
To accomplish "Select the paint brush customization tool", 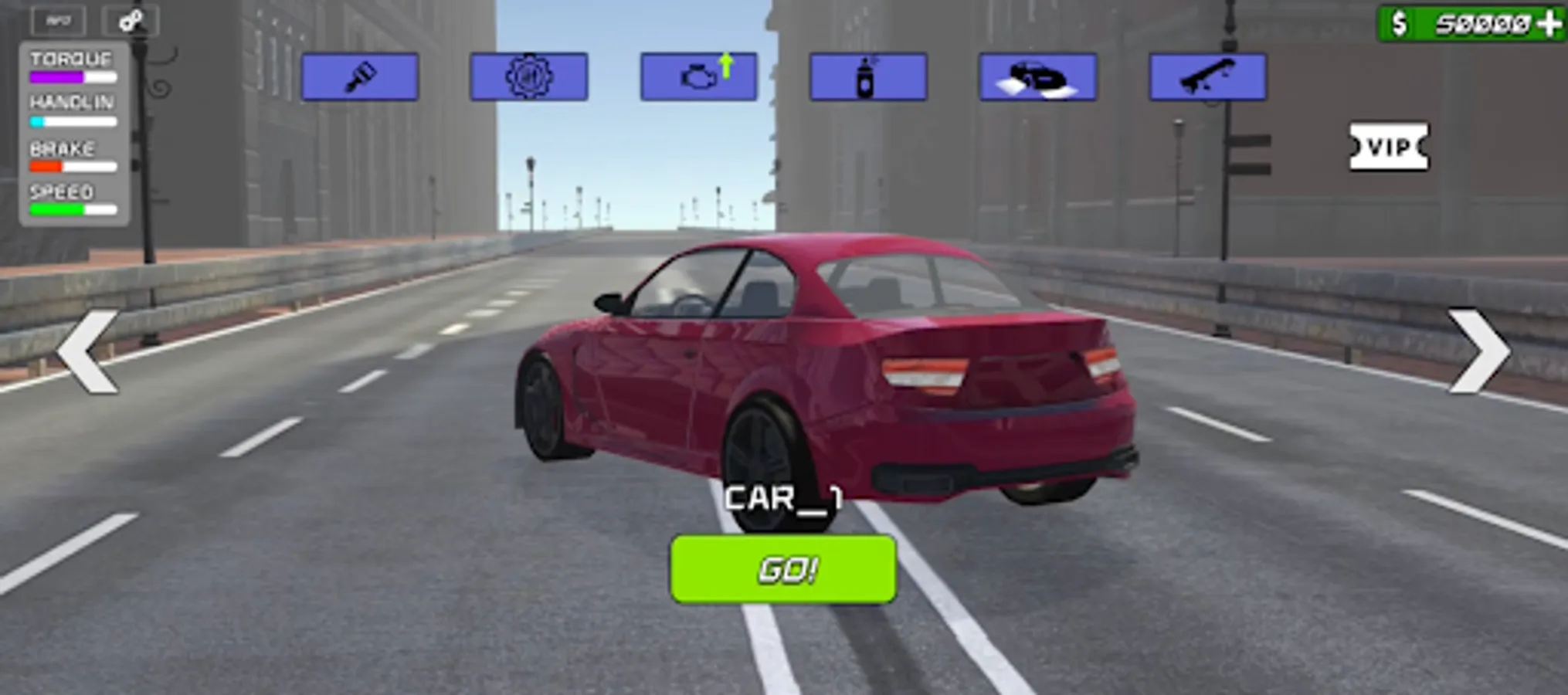I will coord(360,76).
